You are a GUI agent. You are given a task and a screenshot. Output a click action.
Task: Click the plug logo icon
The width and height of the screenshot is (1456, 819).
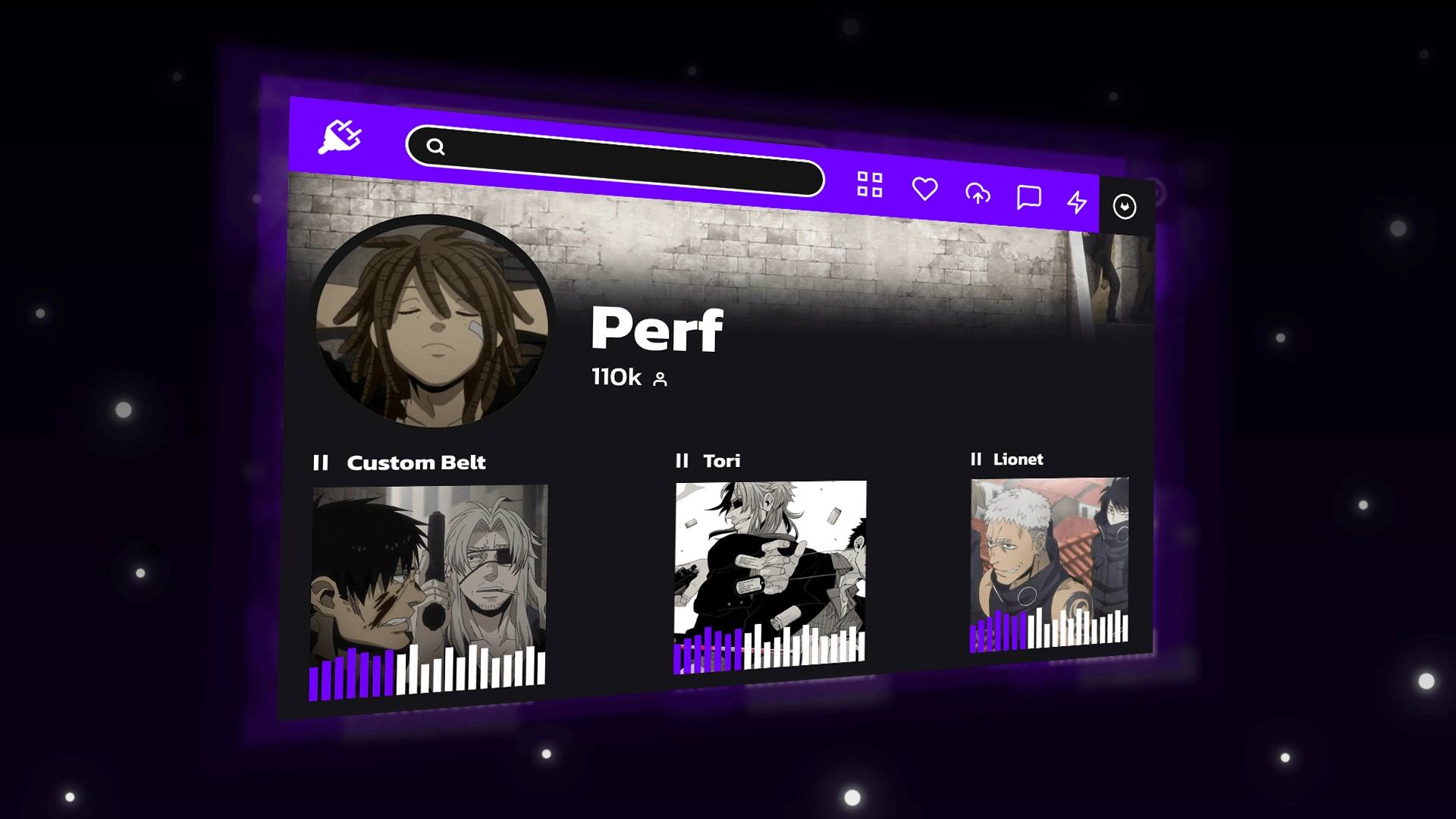[x=340, y=136]
